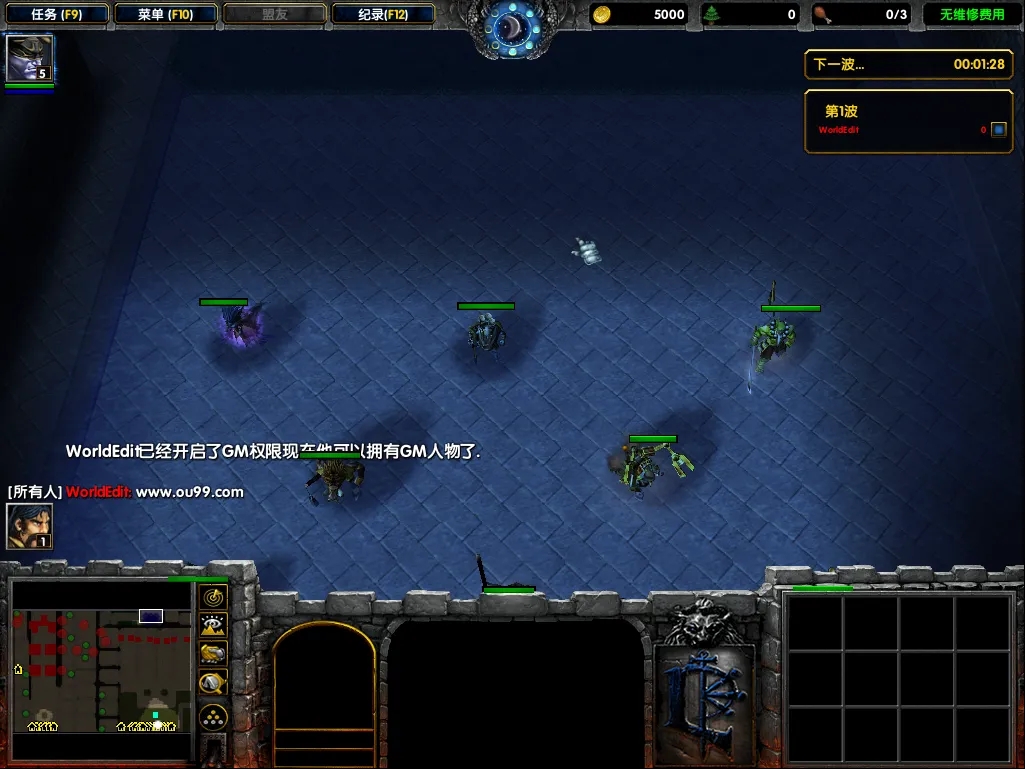Click the Allies (盟友) button
Viewport: 1025px width, 769px height.
coord(274,15)
